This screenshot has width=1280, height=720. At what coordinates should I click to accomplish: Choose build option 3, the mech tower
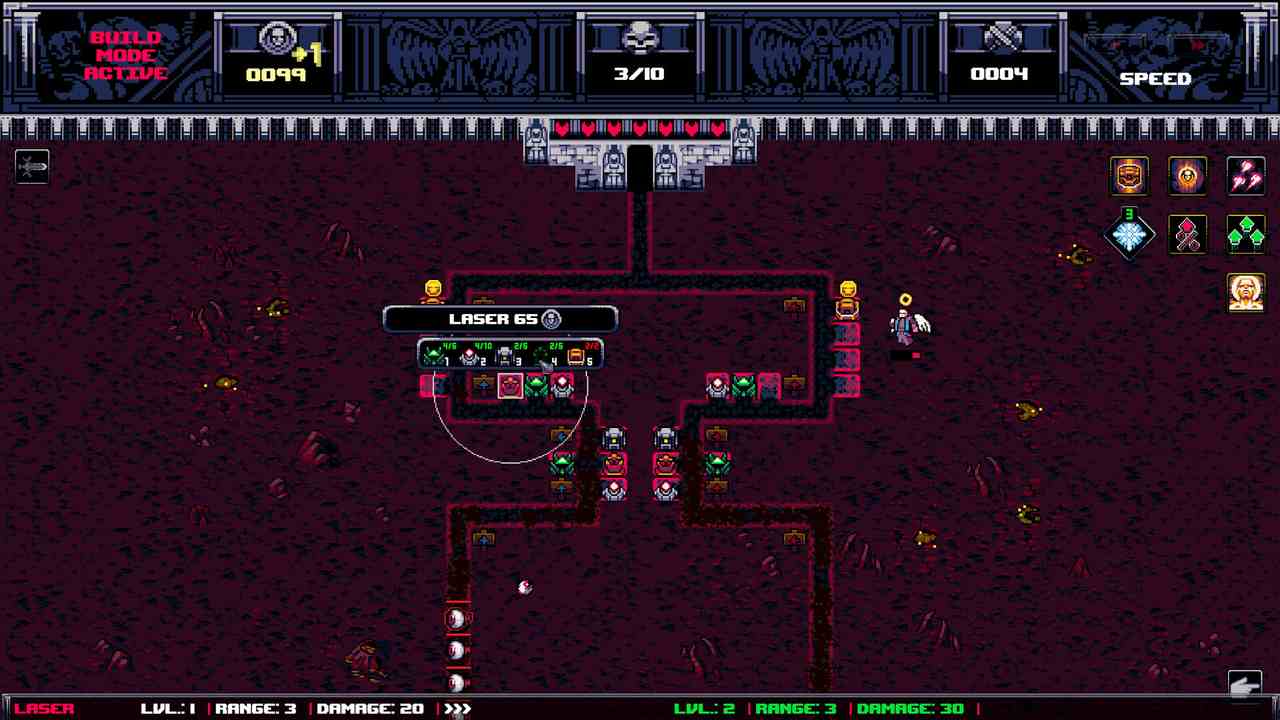503,355
